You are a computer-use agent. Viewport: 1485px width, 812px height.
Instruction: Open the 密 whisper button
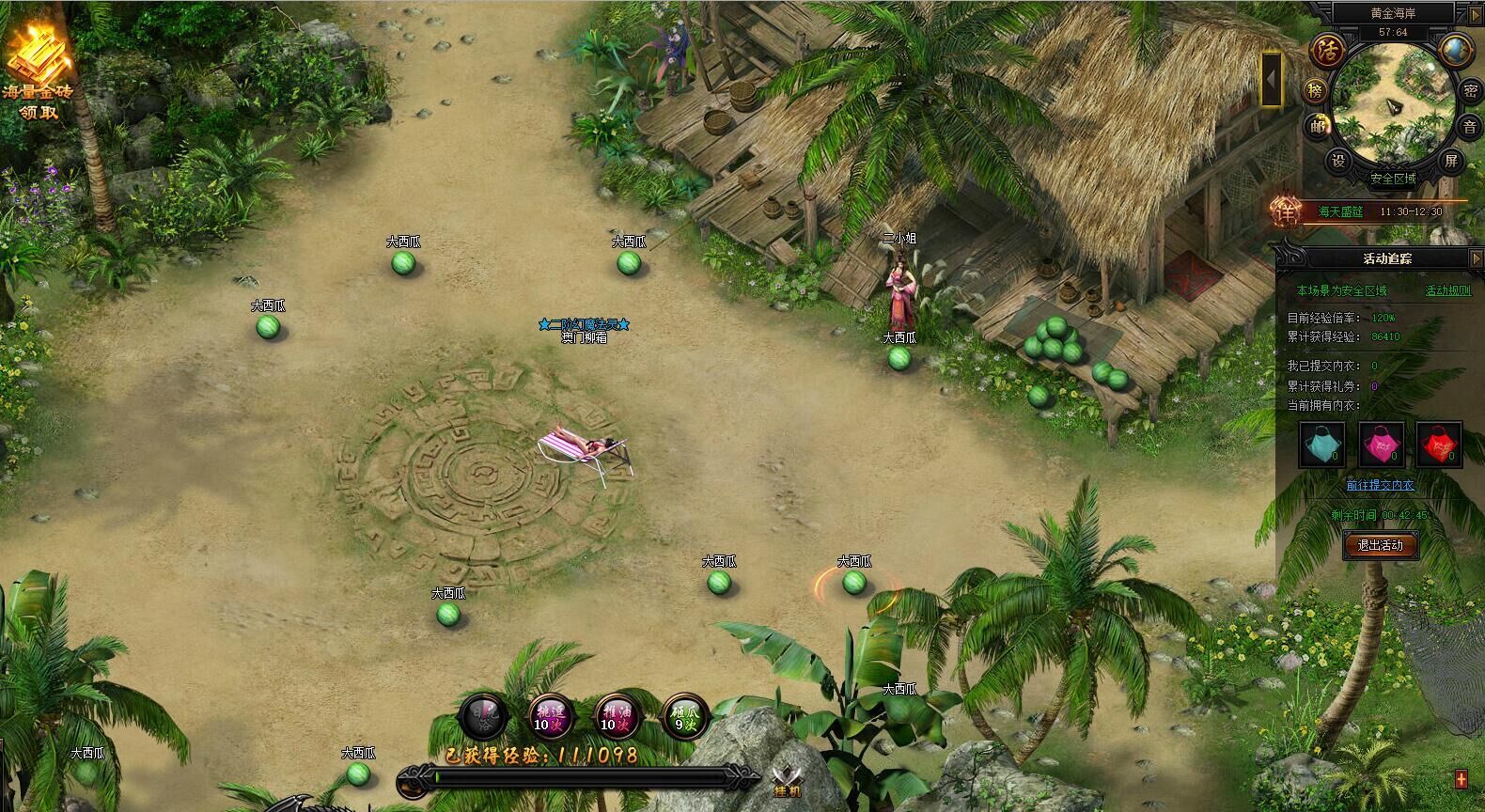point(1470,90)
